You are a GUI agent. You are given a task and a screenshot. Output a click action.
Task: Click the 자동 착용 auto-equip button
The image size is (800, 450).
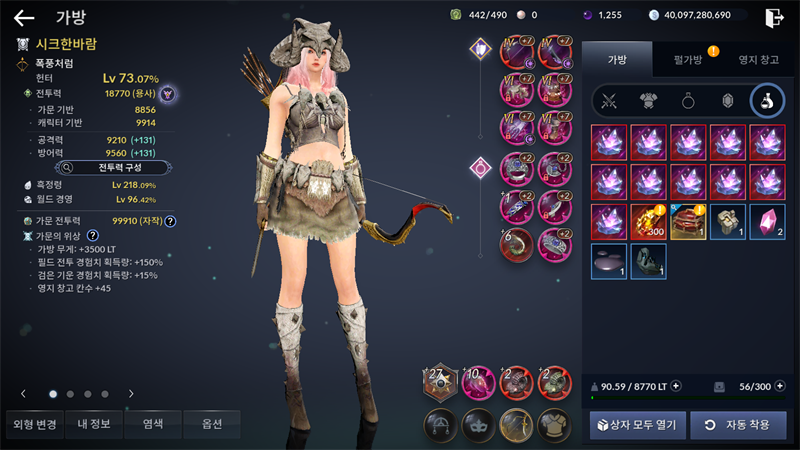pos(737,425)
